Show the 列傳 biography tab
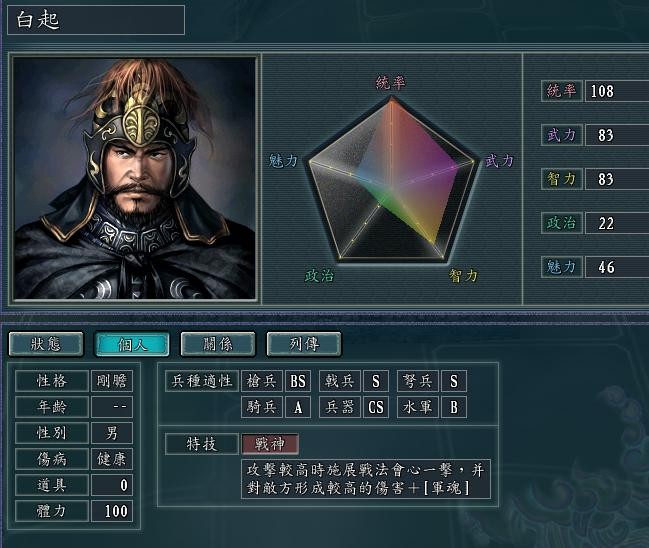 [x=304, y=344]
